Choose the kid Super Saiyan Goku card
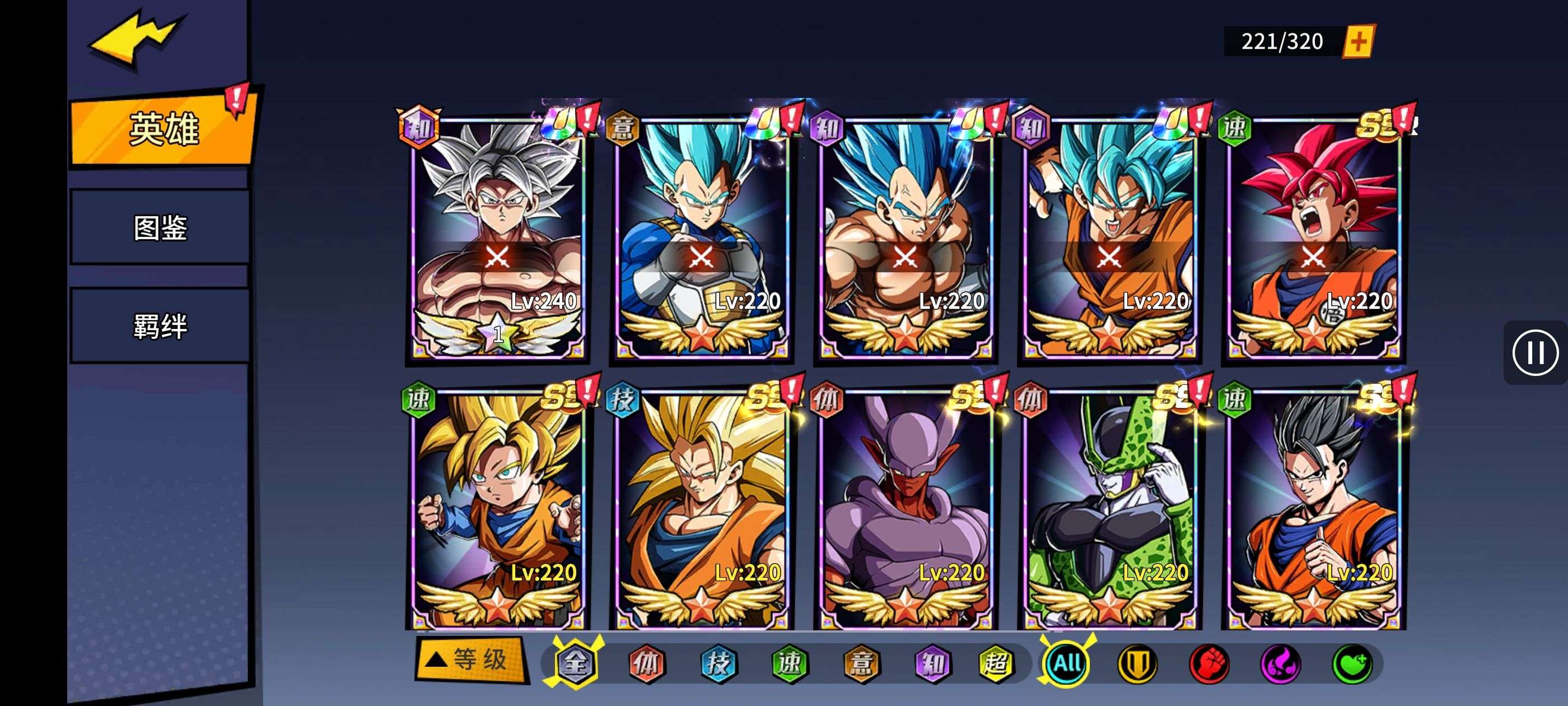 coord(497,509)
